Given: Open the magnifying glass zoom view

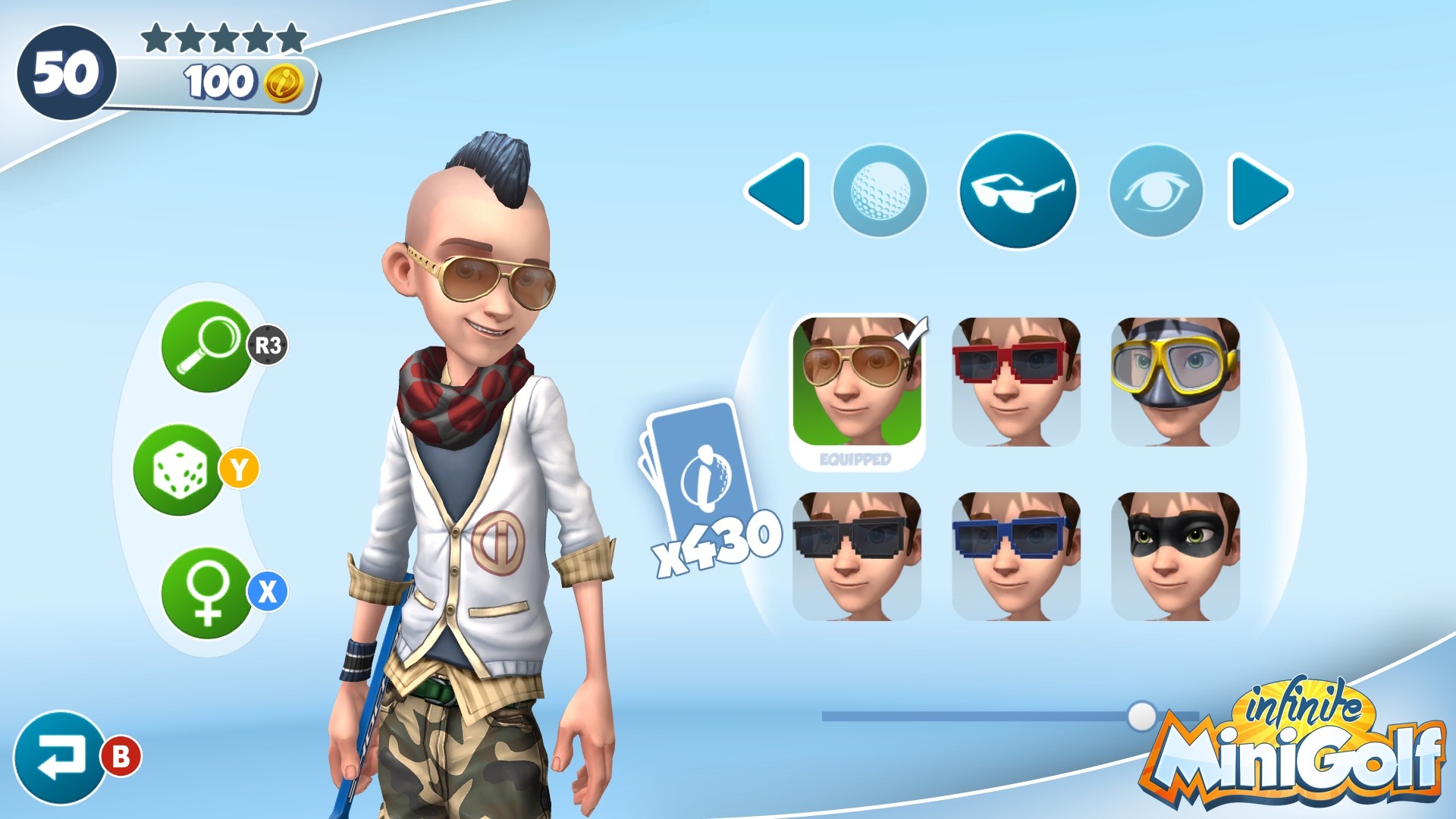Looking at the screenshot, I should click(x=206, y=347).
